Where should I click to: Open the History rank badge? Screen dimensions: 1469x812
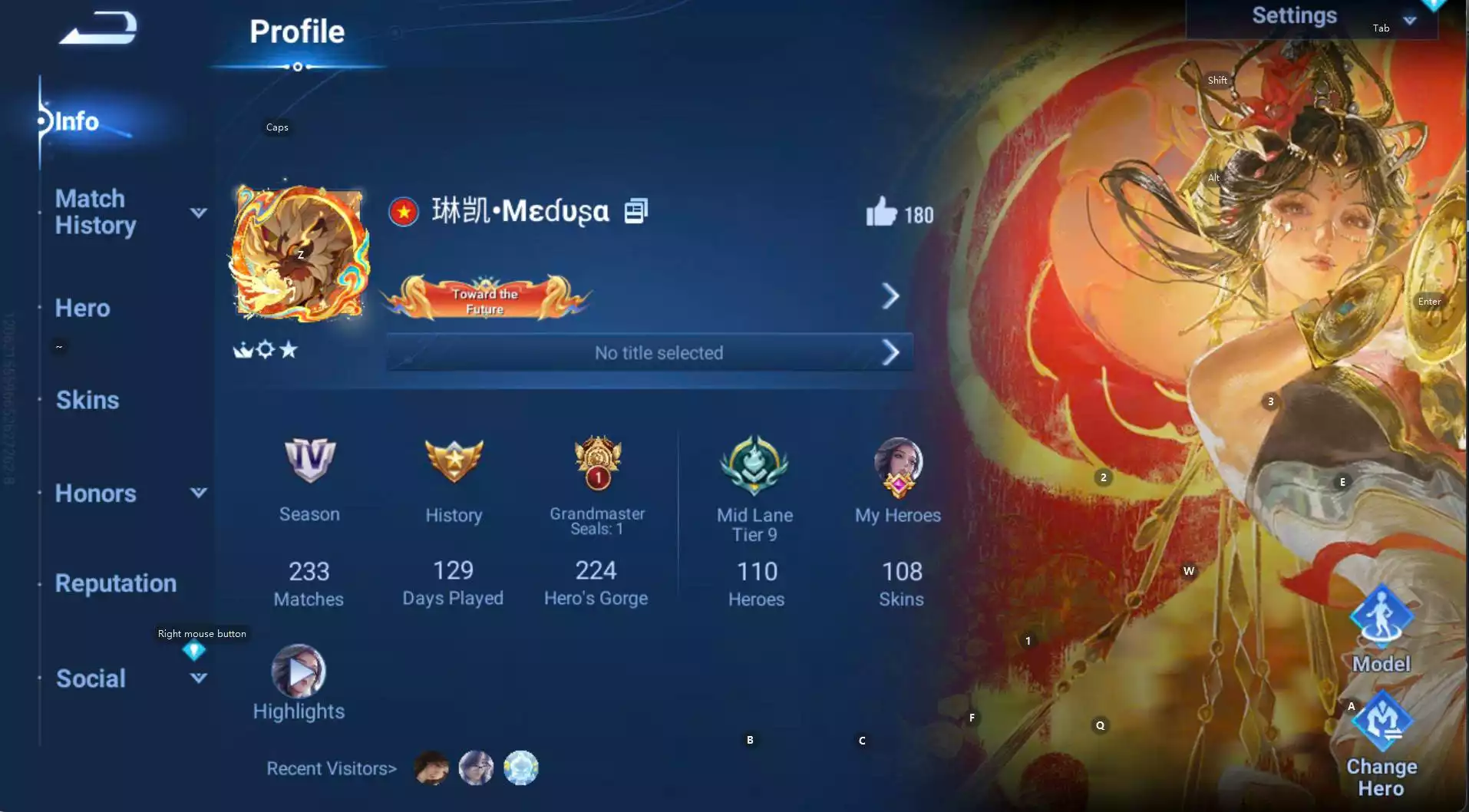(454, 461)
